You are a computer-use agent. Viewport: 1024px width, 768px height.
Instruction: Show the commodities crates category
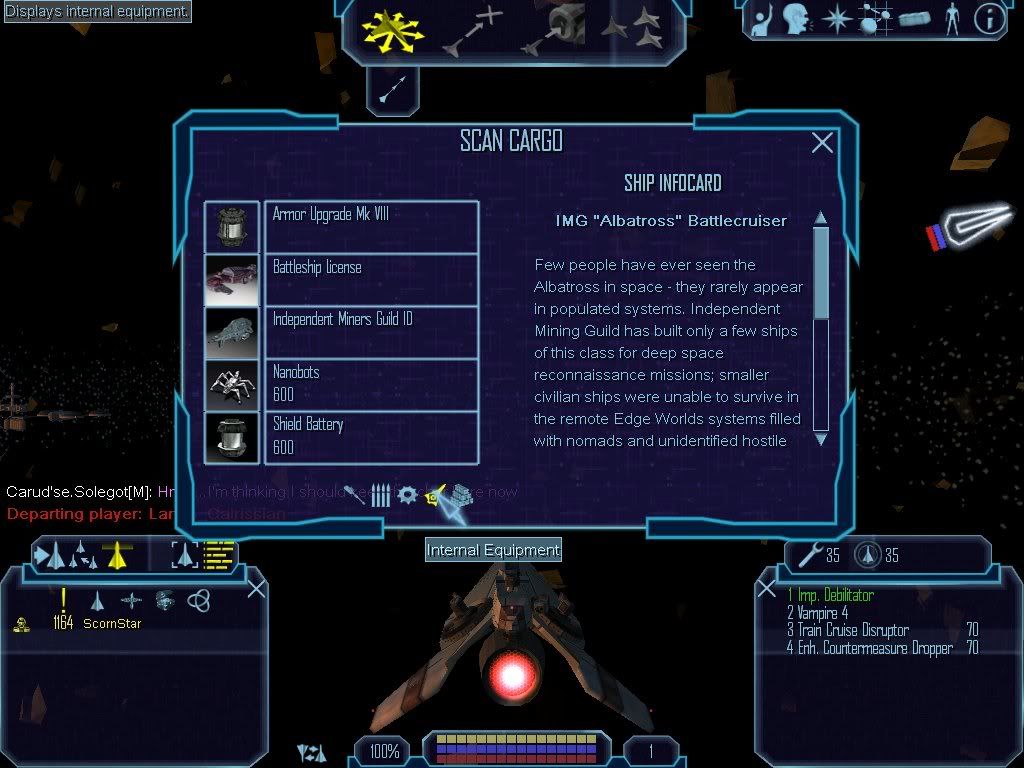pos(460,495)
